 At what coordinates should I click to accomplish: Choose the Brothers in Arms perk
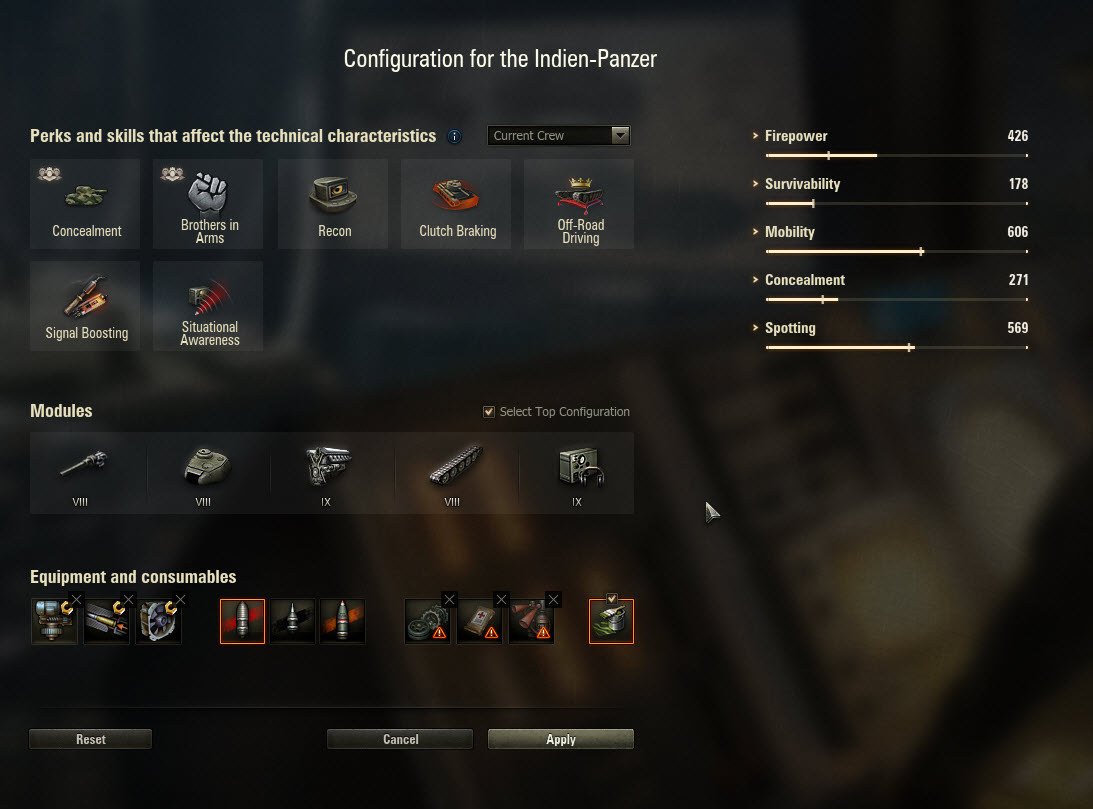[x=209, y=204]
